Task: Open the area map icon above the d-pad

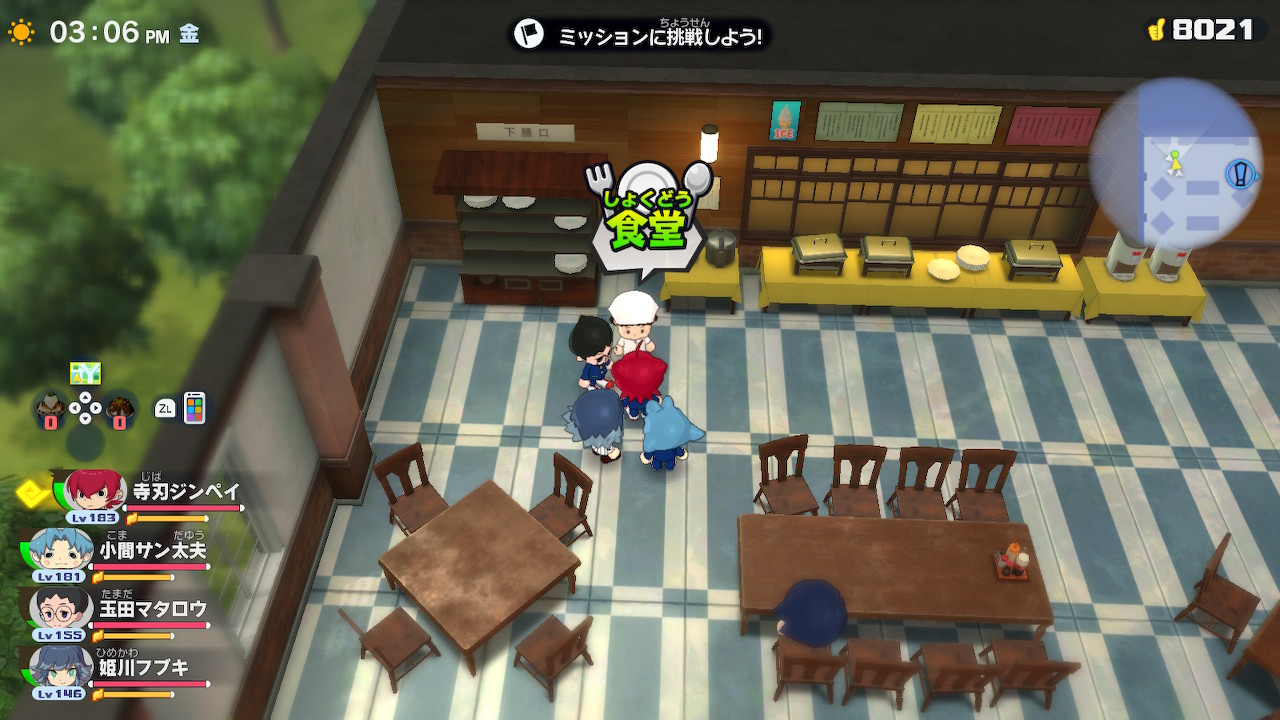Action: (x=85, y=373)
